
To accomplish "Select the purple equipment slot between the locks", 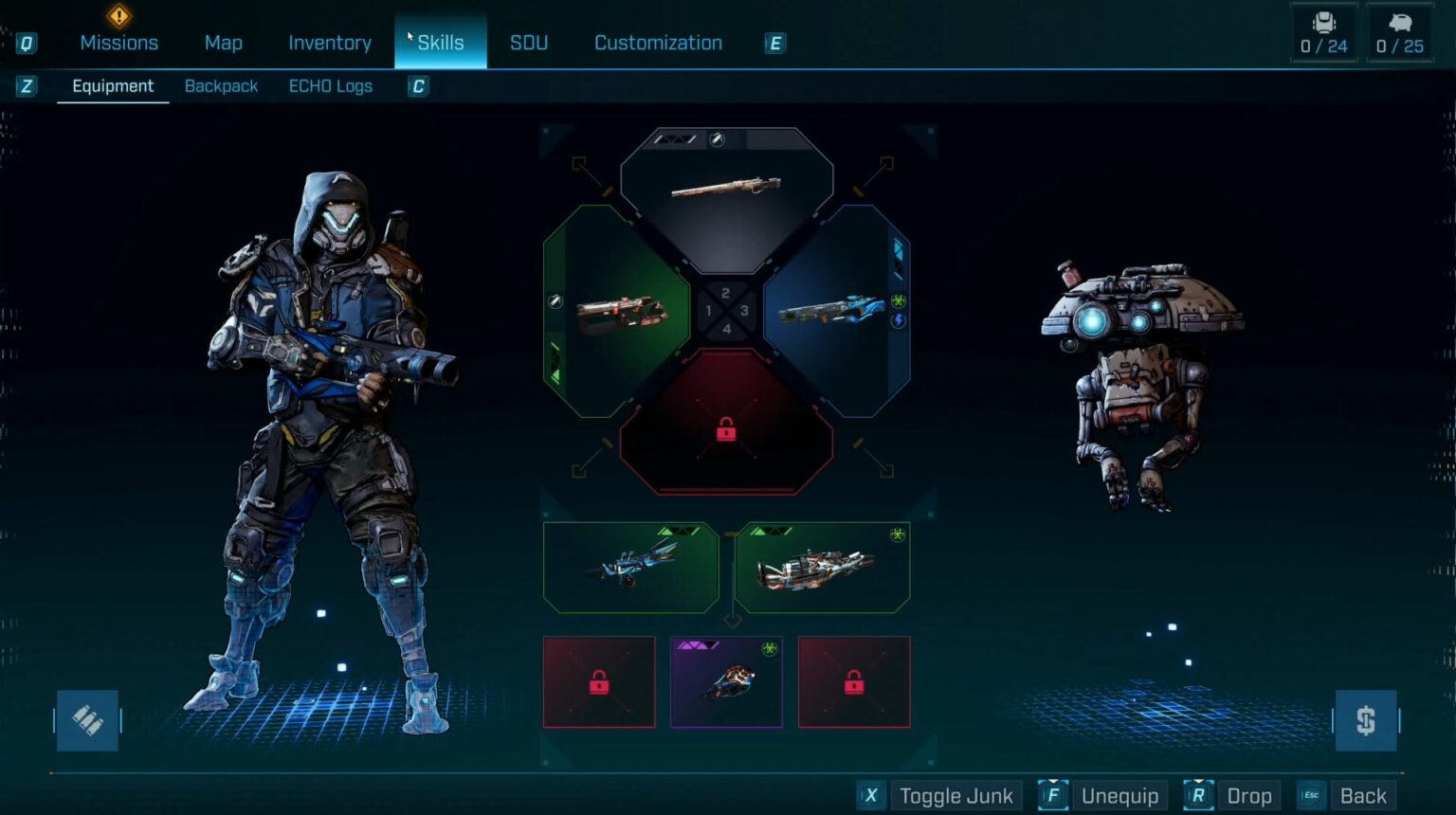I will (x=726, y=682).
